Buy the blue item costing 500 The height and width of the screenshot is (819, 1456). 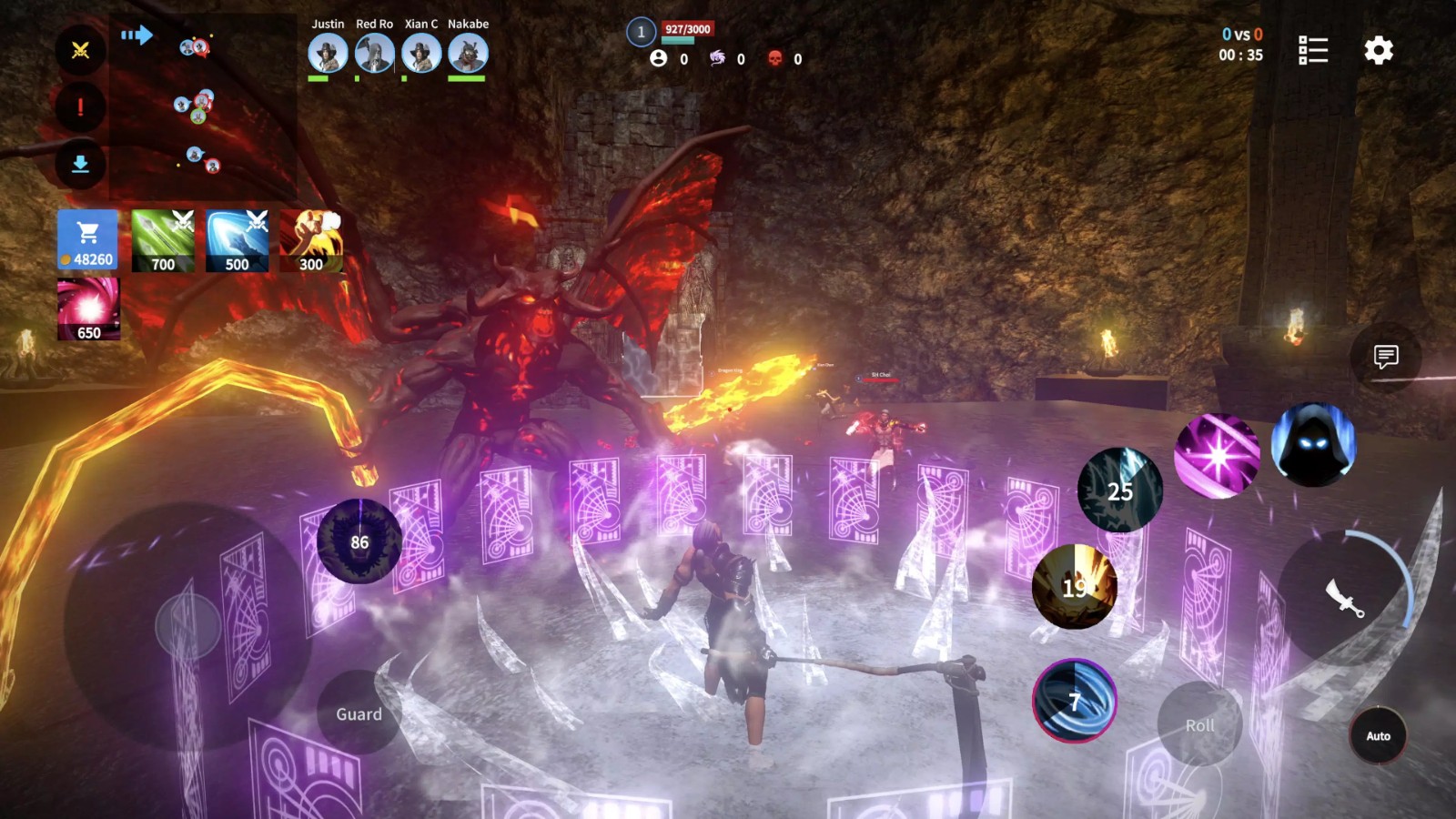pyautogui.click(x=237, y=240)
